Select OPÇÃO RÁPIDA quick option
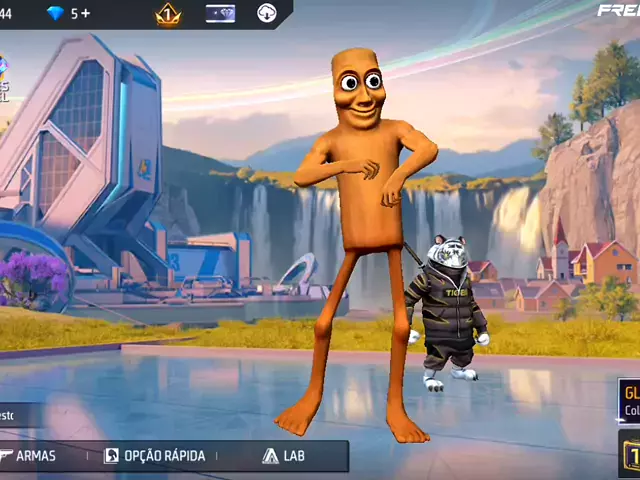640x480 pixels. point(155,456)
